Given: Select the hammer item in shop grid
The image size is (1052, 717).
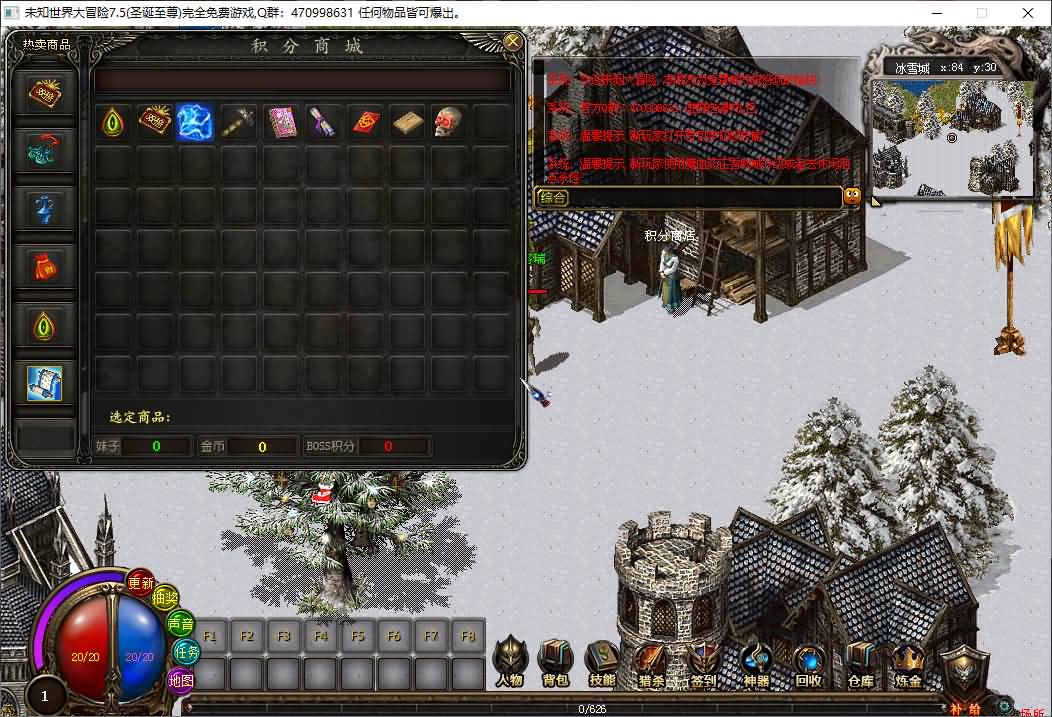Looking at the screenshot, I should 238,122.
